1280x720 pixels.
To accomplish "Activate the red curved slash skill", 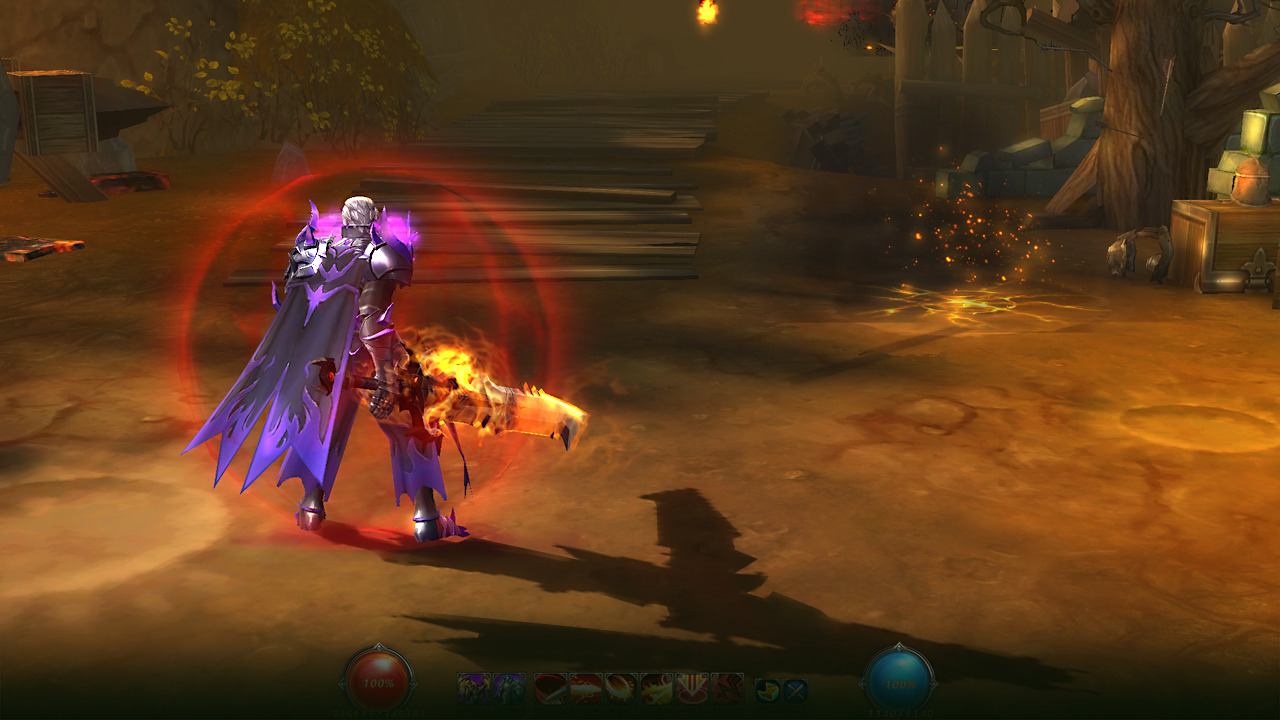I will (550, 688).
